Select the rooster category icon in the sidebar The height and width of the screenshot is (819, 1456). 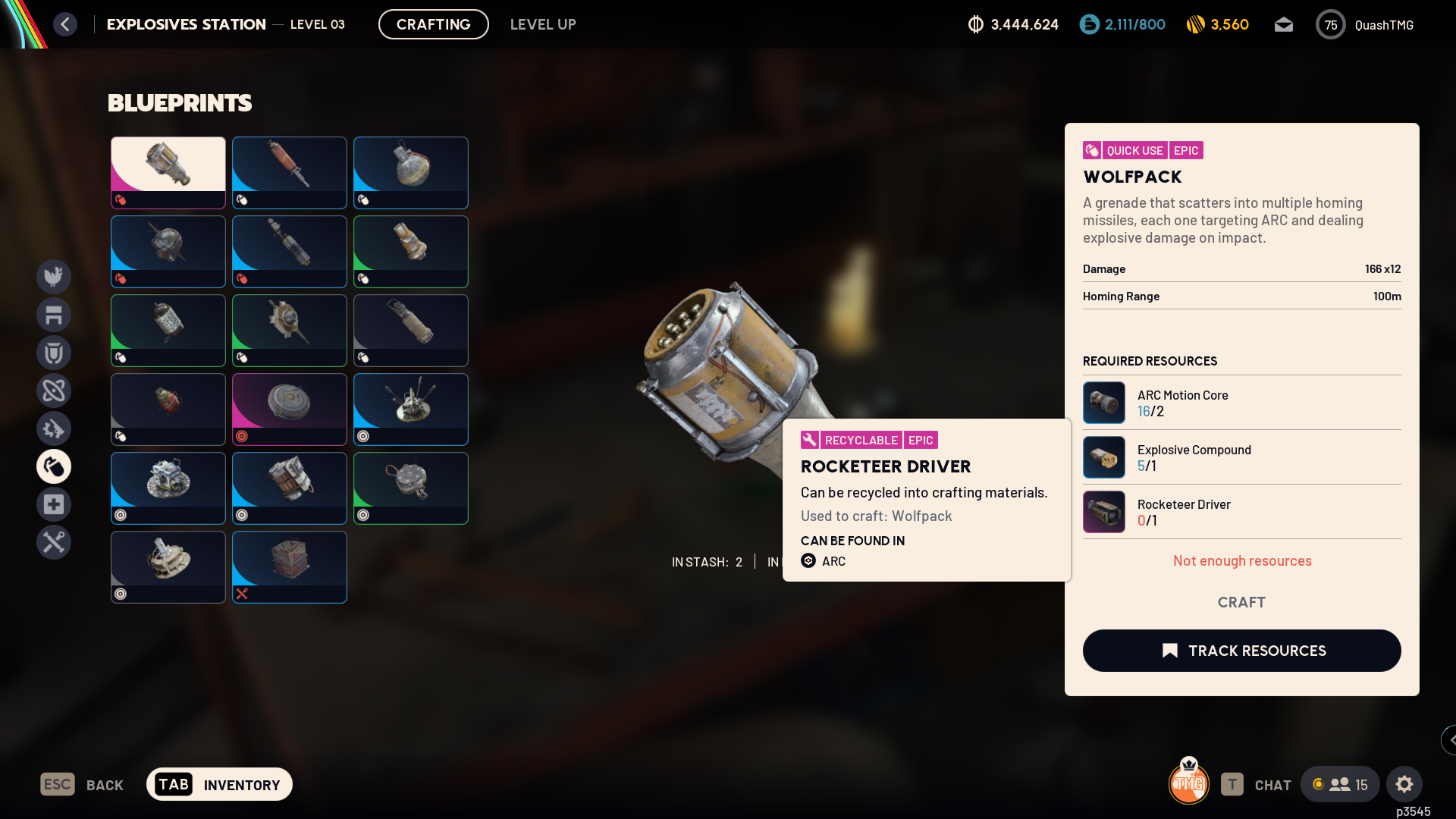pyautogui.click(x=54, y=277)
